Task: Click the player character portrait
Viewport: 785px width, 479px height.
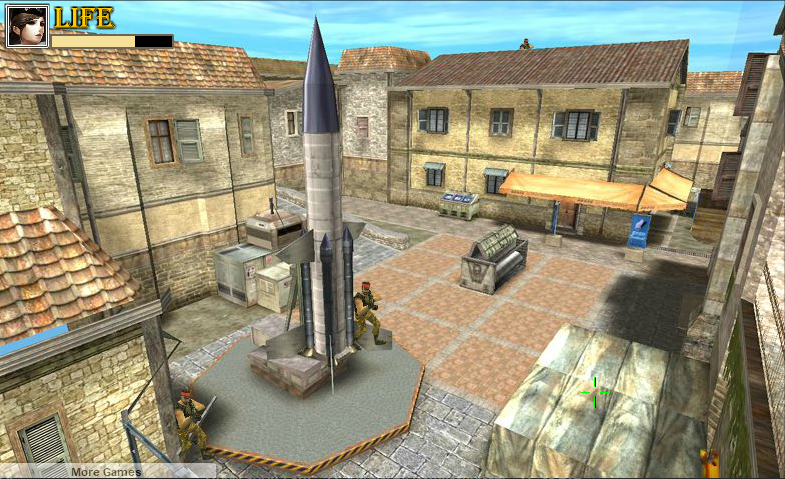Action: (x=27, y=26)
